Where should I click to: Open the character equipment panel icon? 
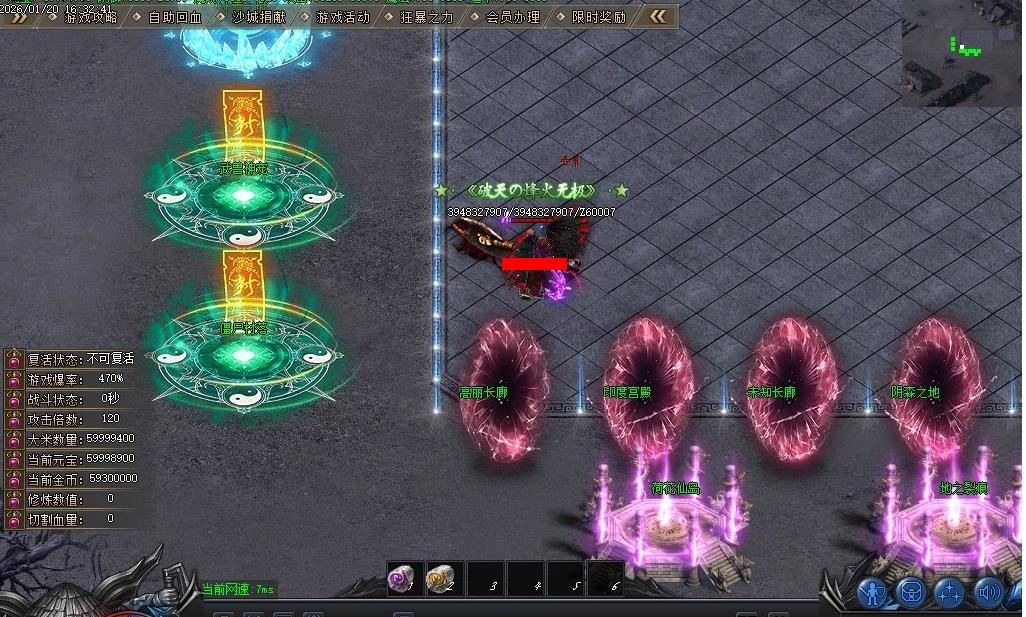[x=873, y=593]
